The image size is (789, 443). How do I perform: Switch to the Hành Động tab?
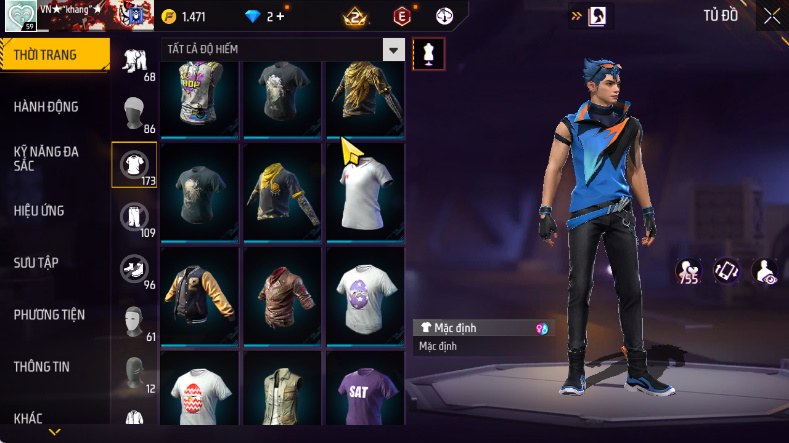47,107
